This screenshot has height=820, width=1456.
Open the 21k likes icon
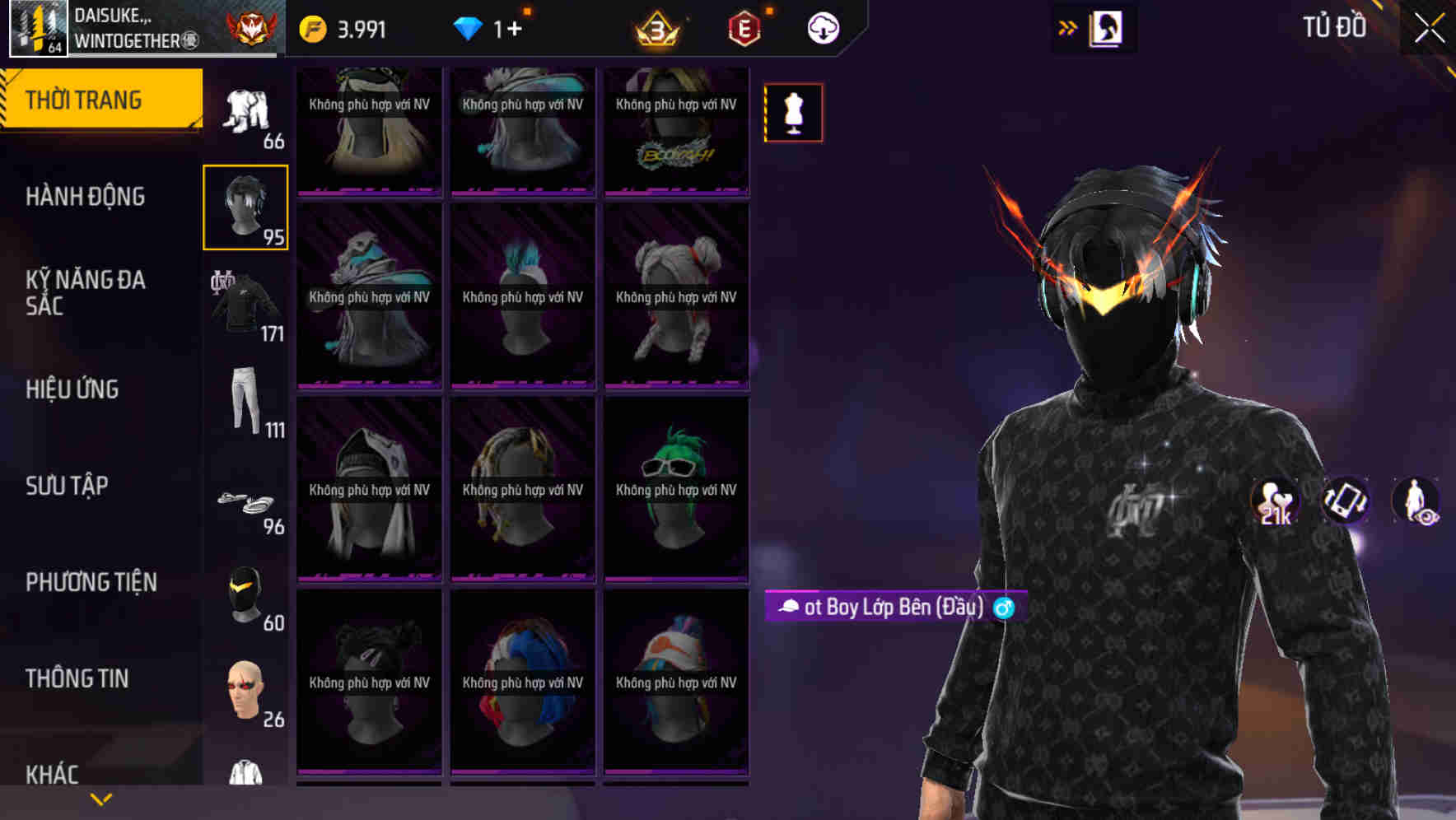coord(1272,502)
